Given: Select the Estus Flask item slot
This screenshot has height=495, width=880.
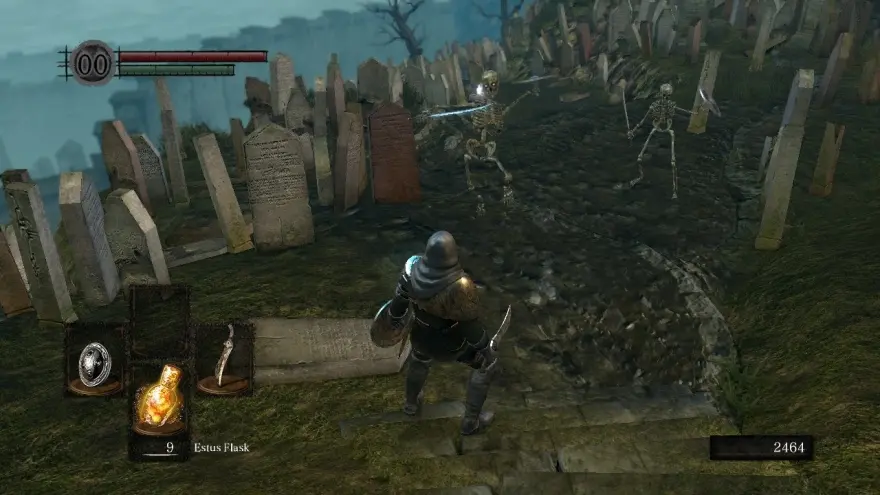Looking at the screenshot, I should point(160,398).
